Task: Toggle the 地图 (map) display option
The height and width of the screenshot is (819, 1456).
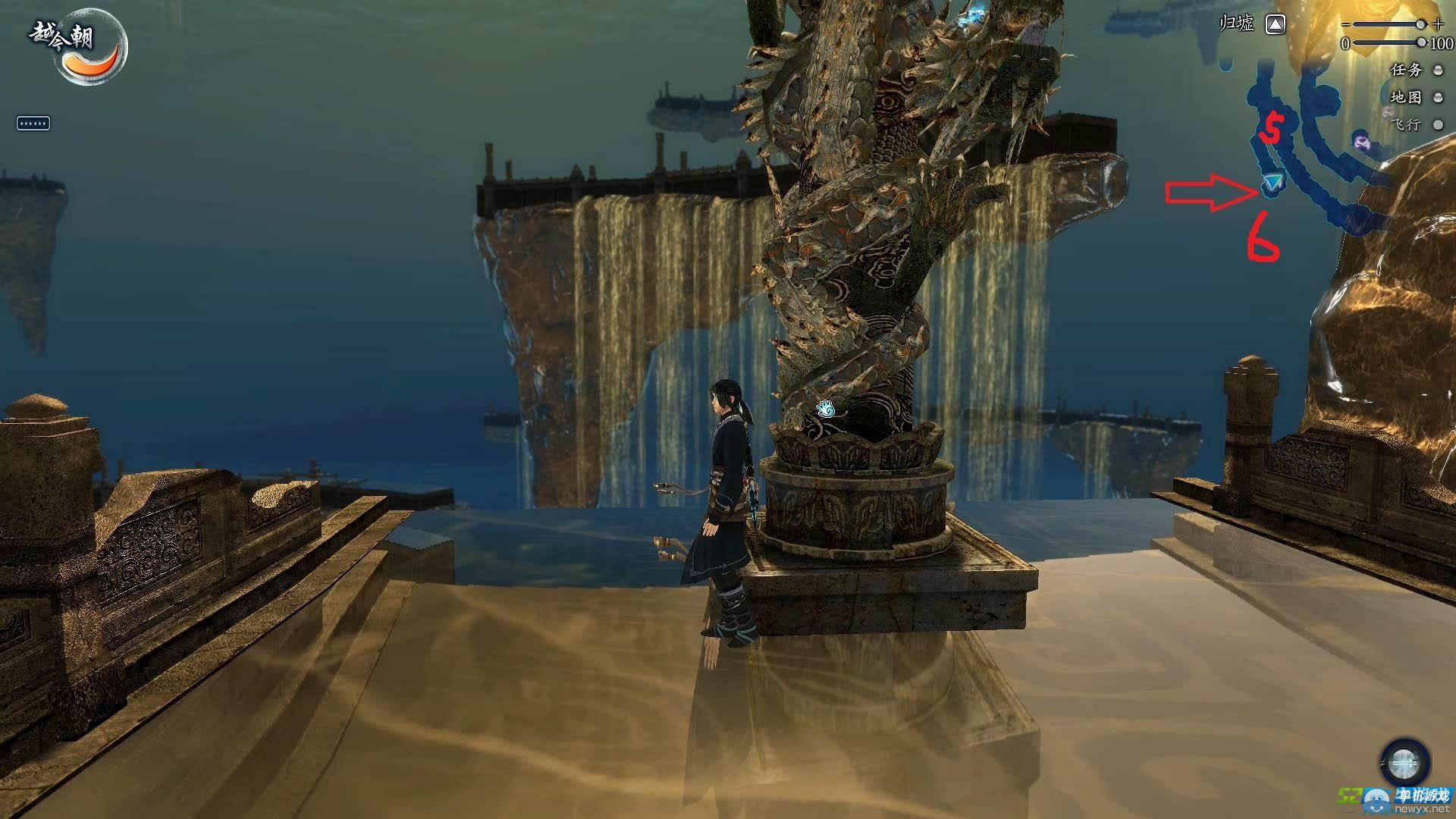Action: [1437, 97]
